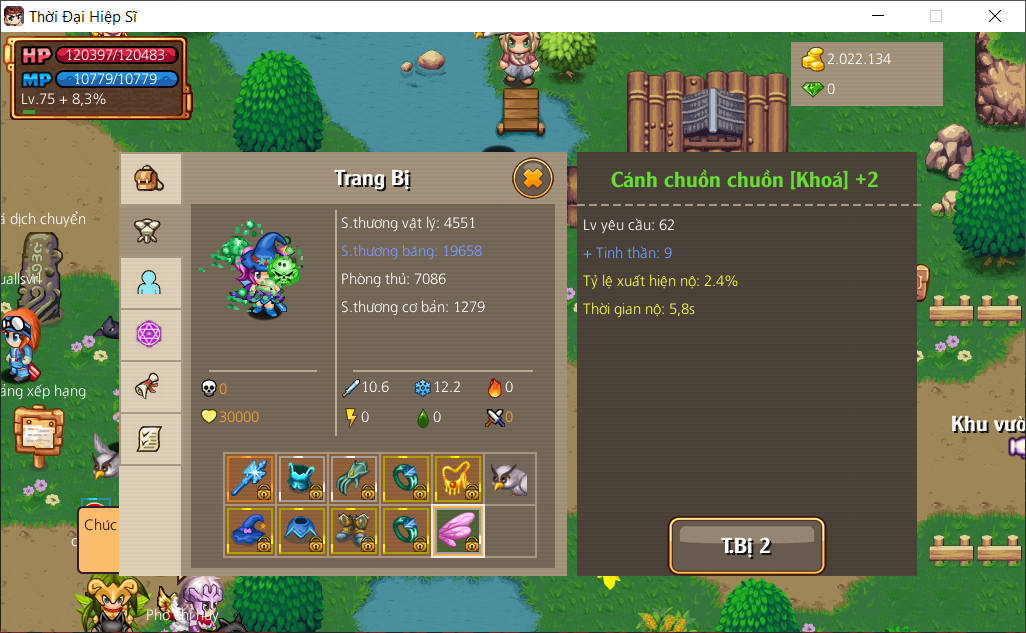Choose the blue wizard hat slot

point(250,531)
